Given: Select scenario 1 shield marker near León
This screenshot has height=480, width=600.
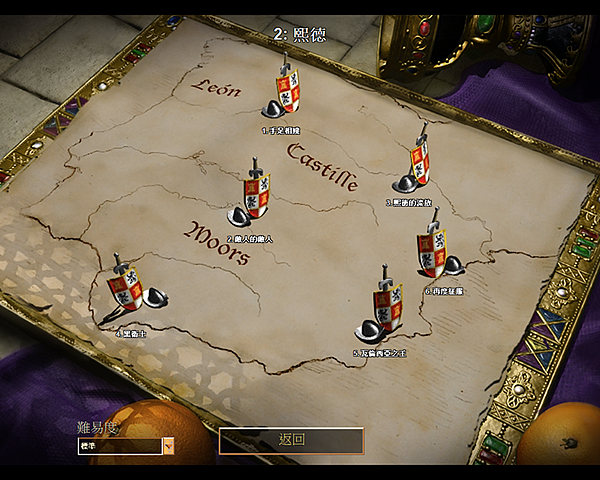Looking at the screenshot, I should click(x=286, y=94).
